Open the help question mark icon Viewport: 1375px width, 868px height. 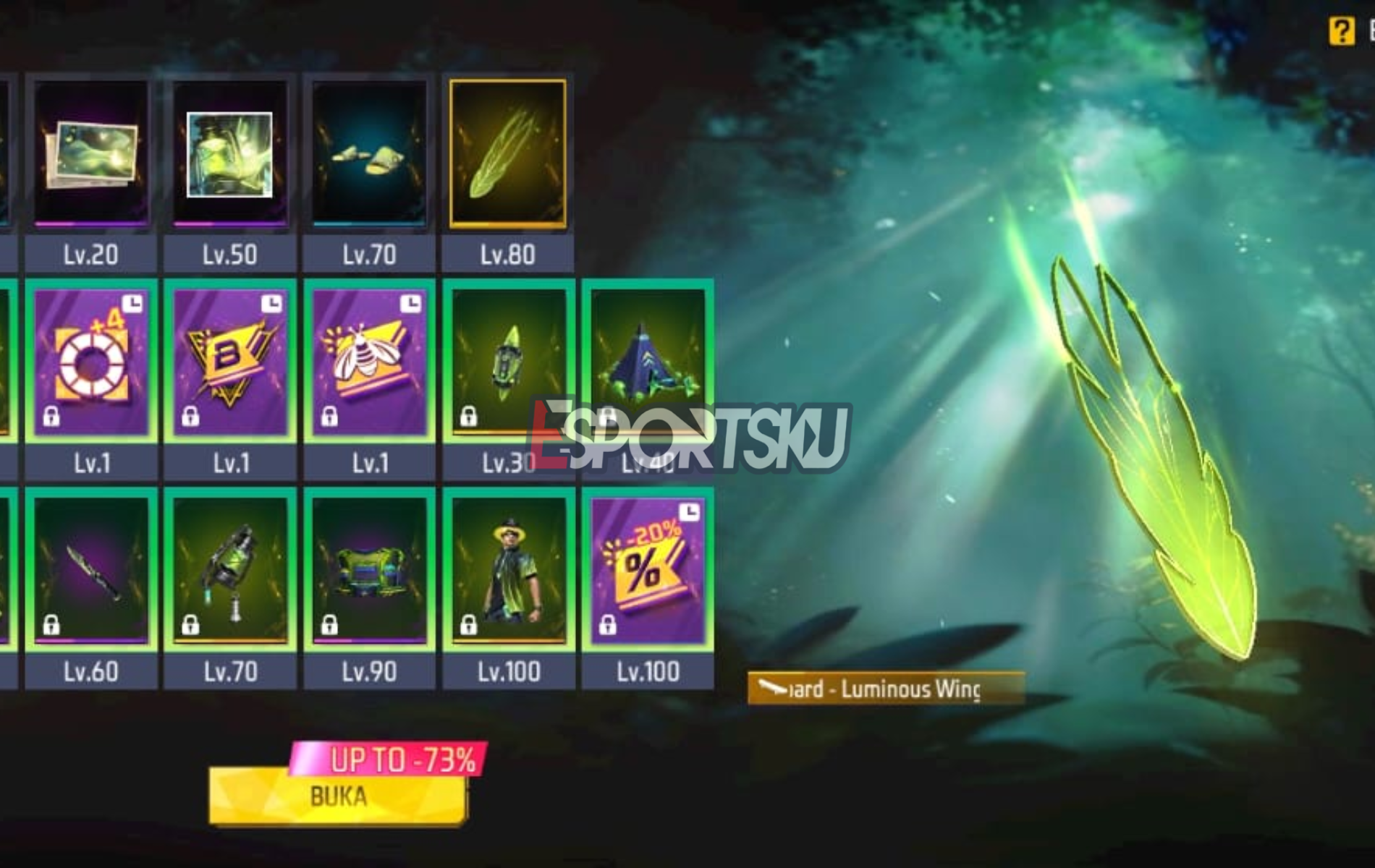coord(1342,29)
